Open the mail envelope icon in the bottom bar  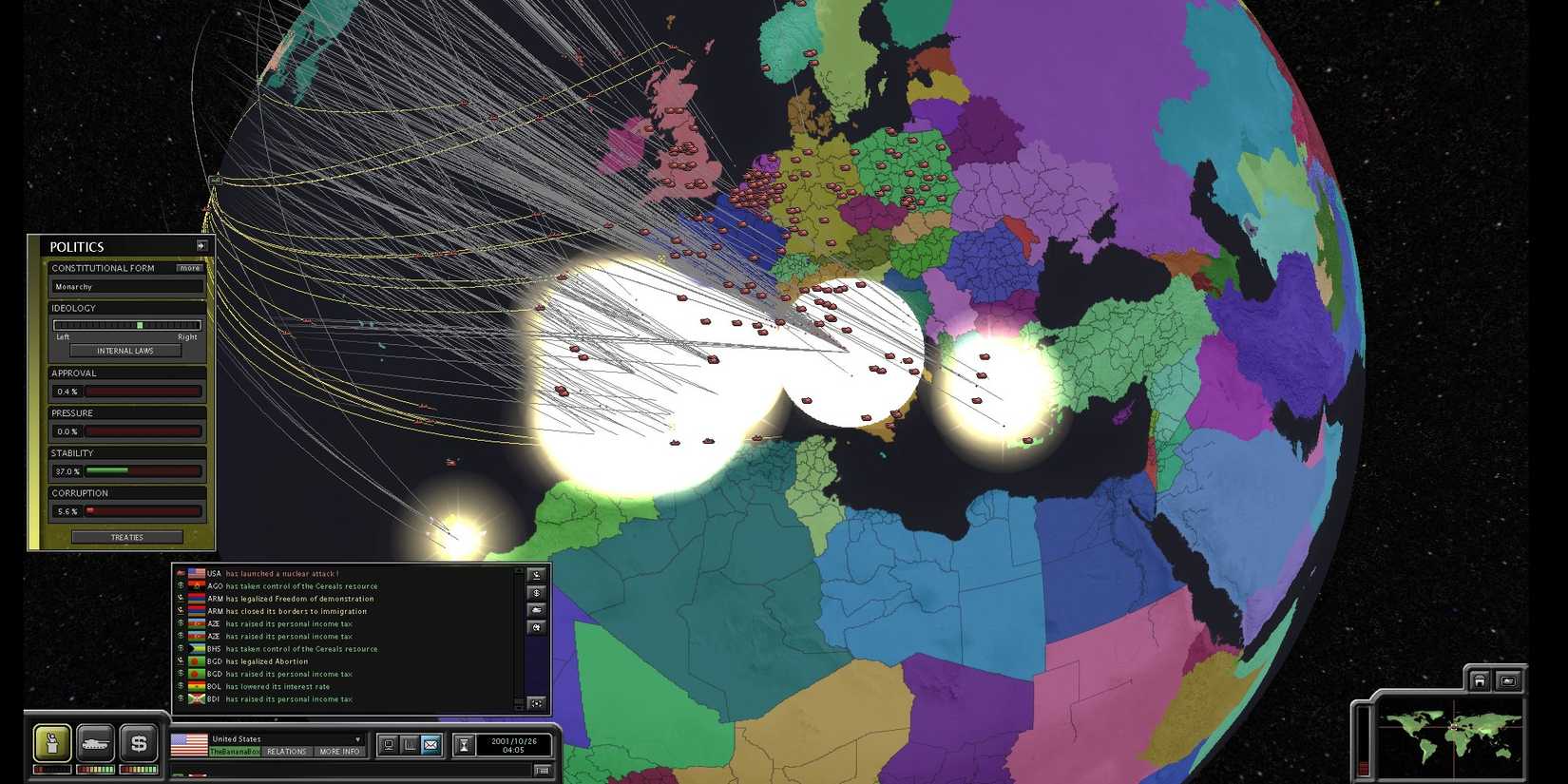(x=430, y=745)
